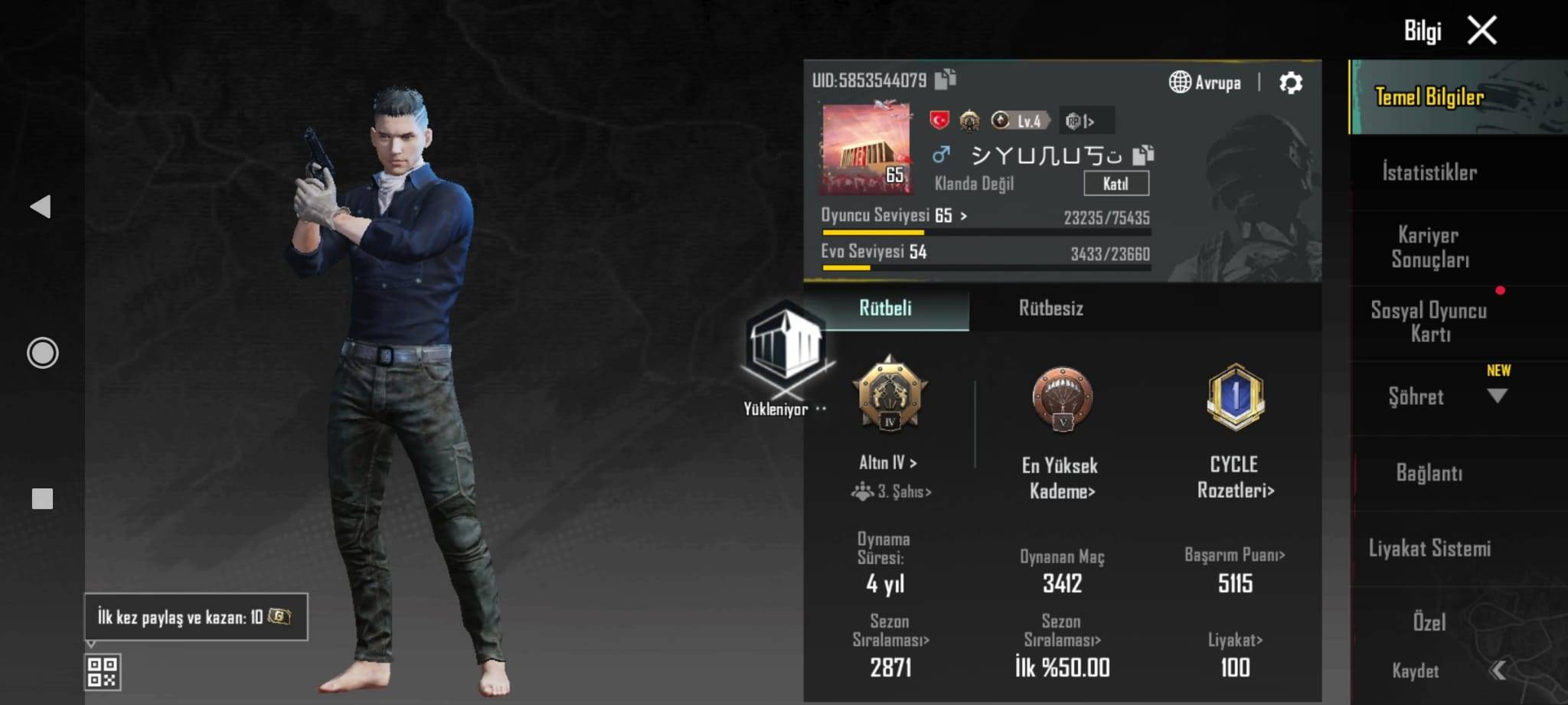The image size is (1568, 705).
Task: Open Sosyal Oyuncu Kartı
Action: pyautogui.click(x=1429, y=322)
